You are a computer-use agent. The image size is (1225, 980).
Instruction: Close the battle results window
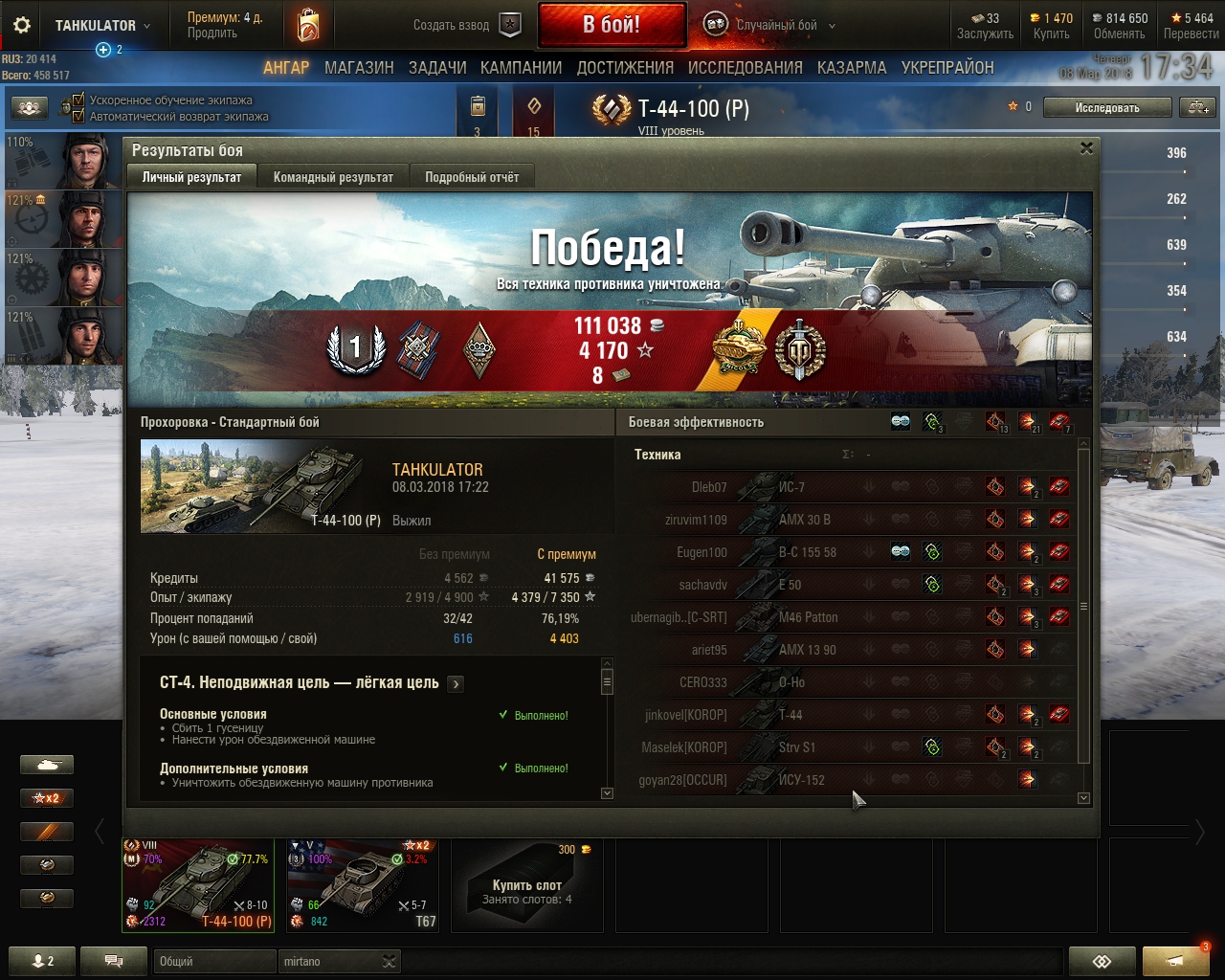[x=1086, y=148]
